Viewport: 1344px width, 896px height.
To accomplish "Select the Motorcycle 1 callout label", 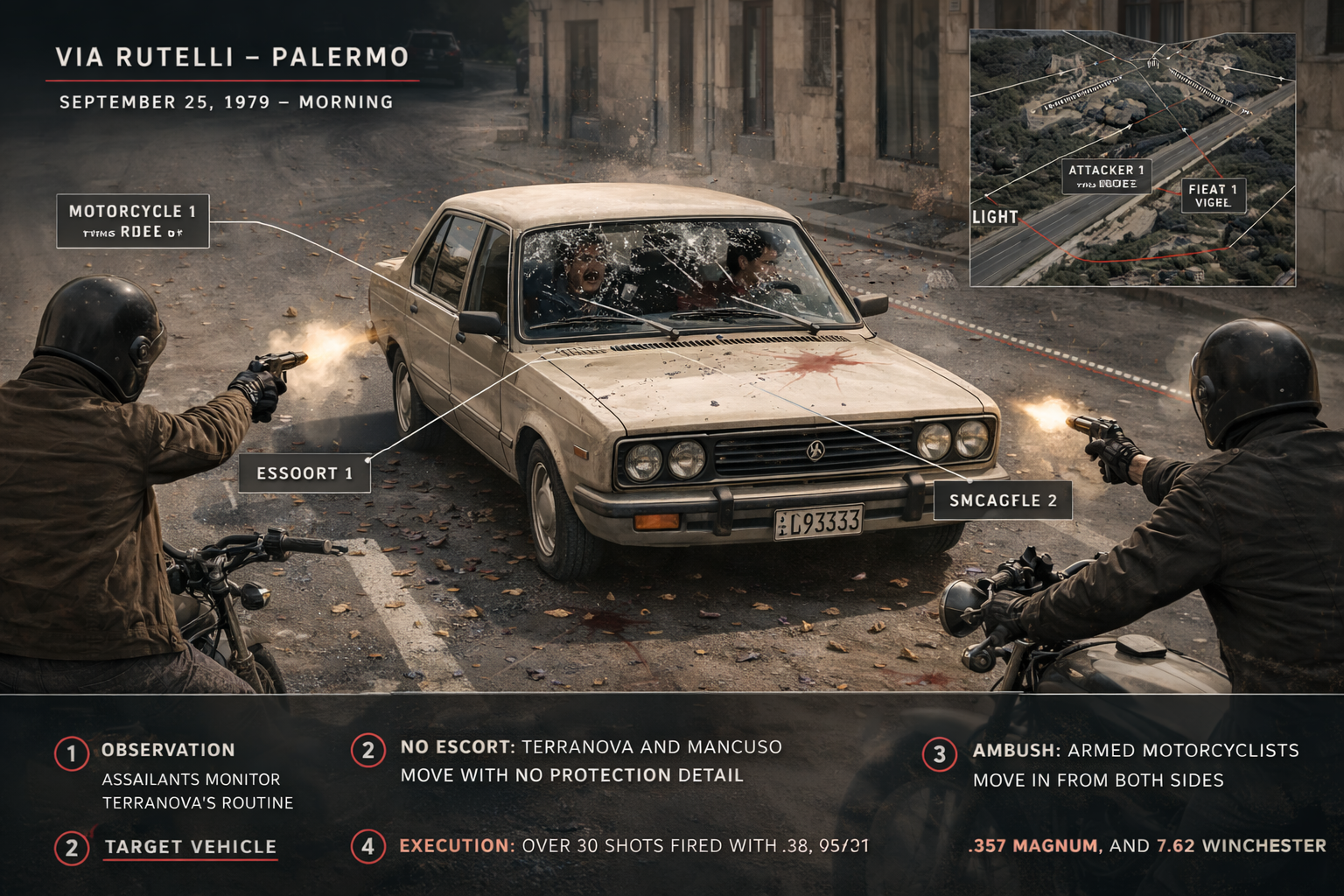I will point(133,221).
